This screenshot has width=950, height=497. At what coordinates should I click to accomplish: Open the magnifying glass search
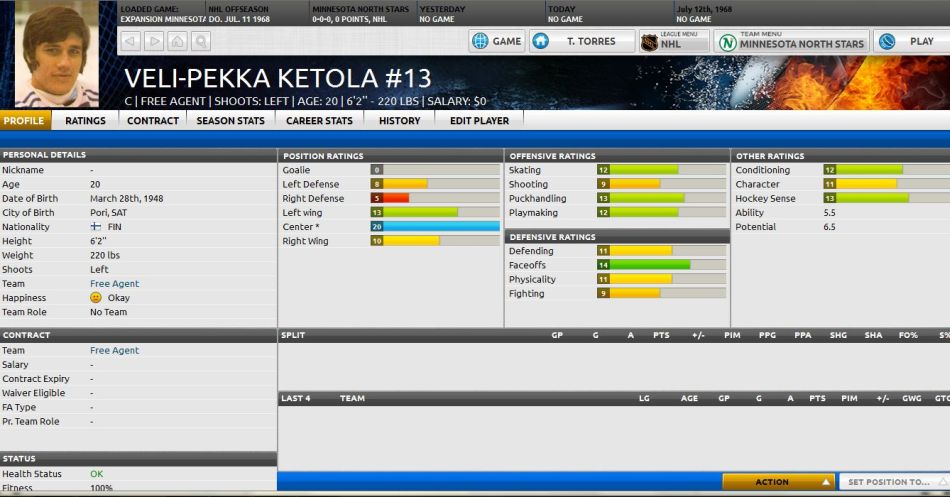coord(202,41)
